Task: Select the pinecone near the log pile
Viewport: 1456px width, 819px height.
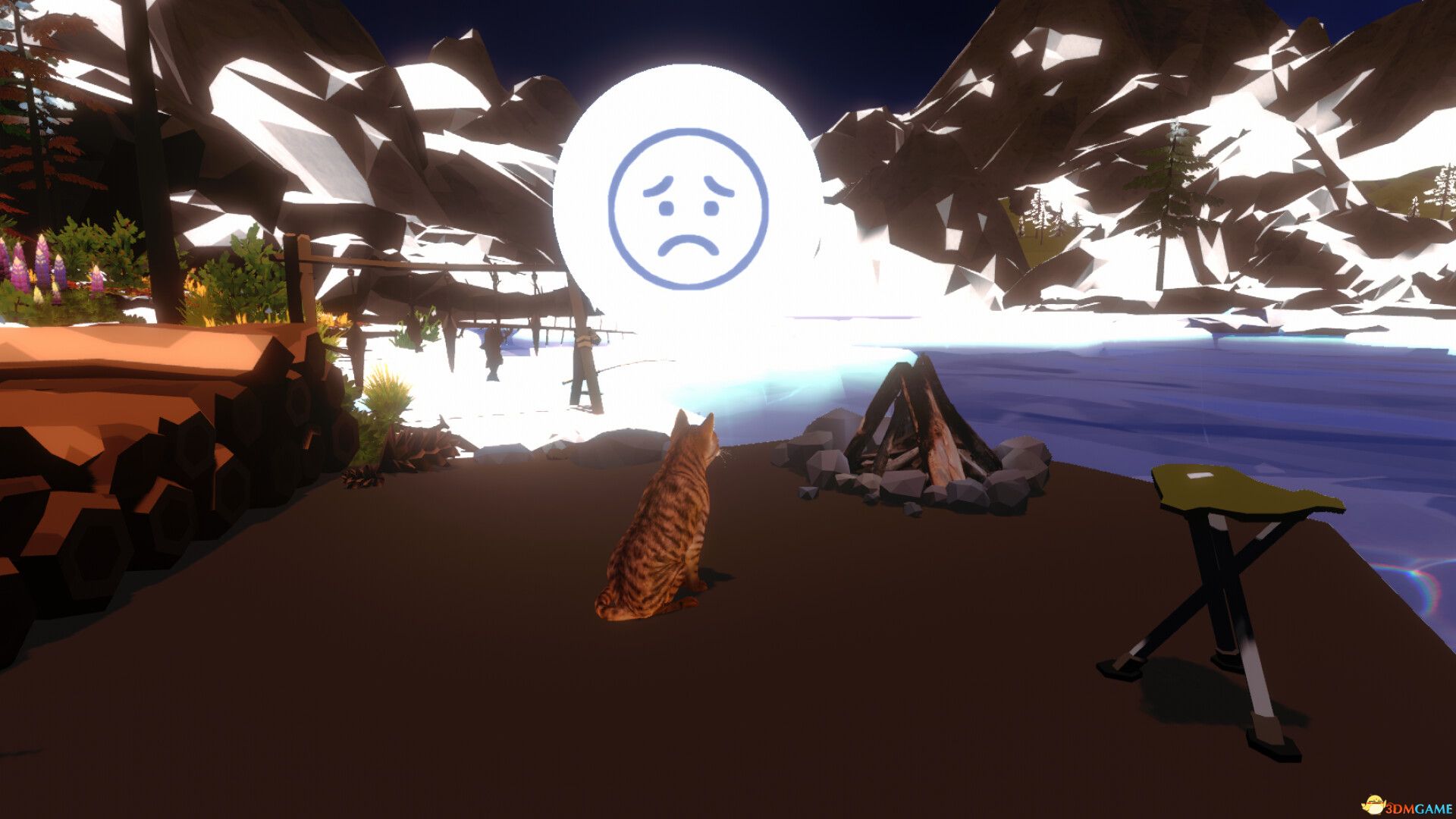Action: coord(358,478)
